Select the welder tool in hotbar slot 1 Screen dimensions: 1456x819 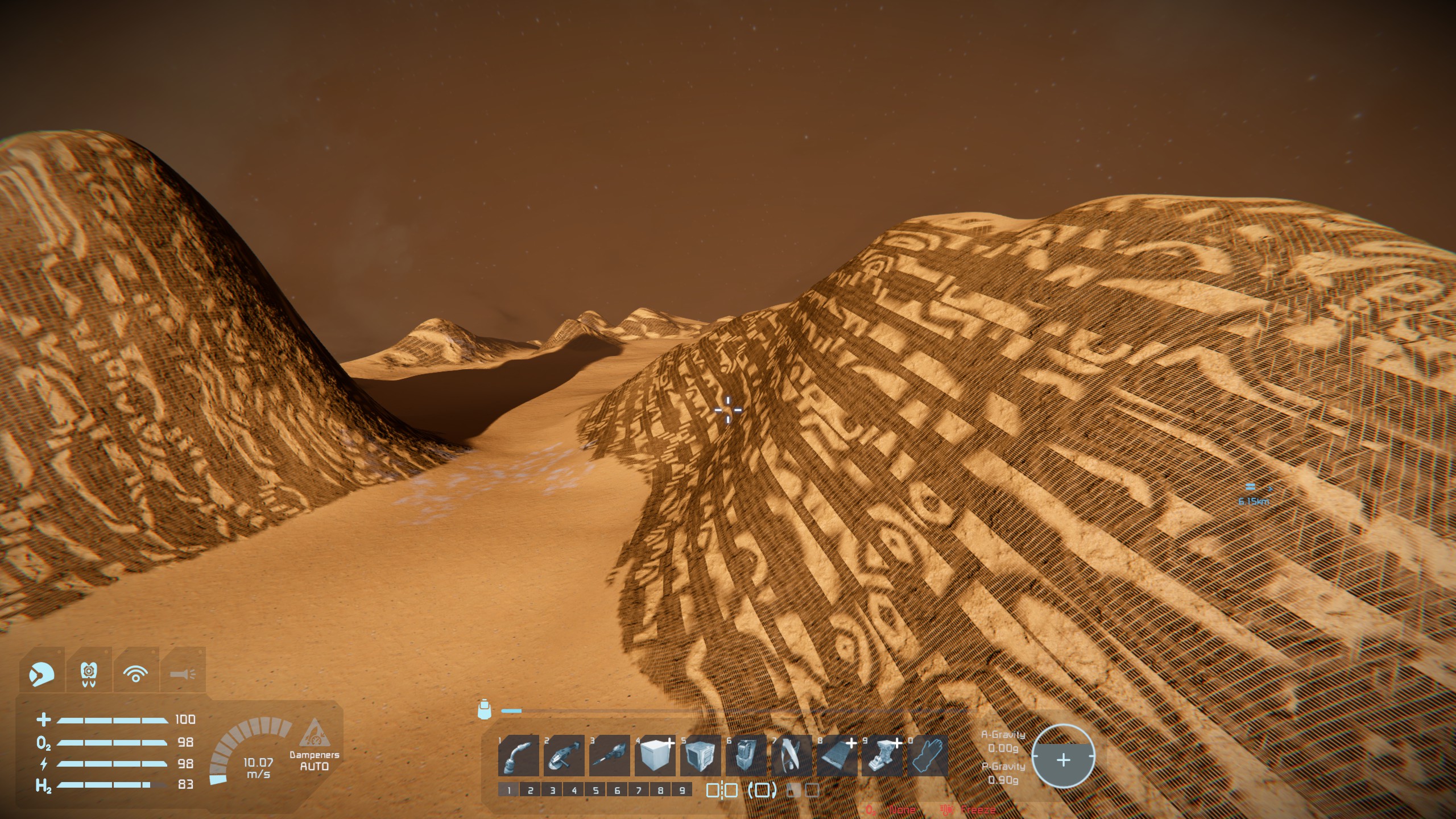tap(518, 755)
